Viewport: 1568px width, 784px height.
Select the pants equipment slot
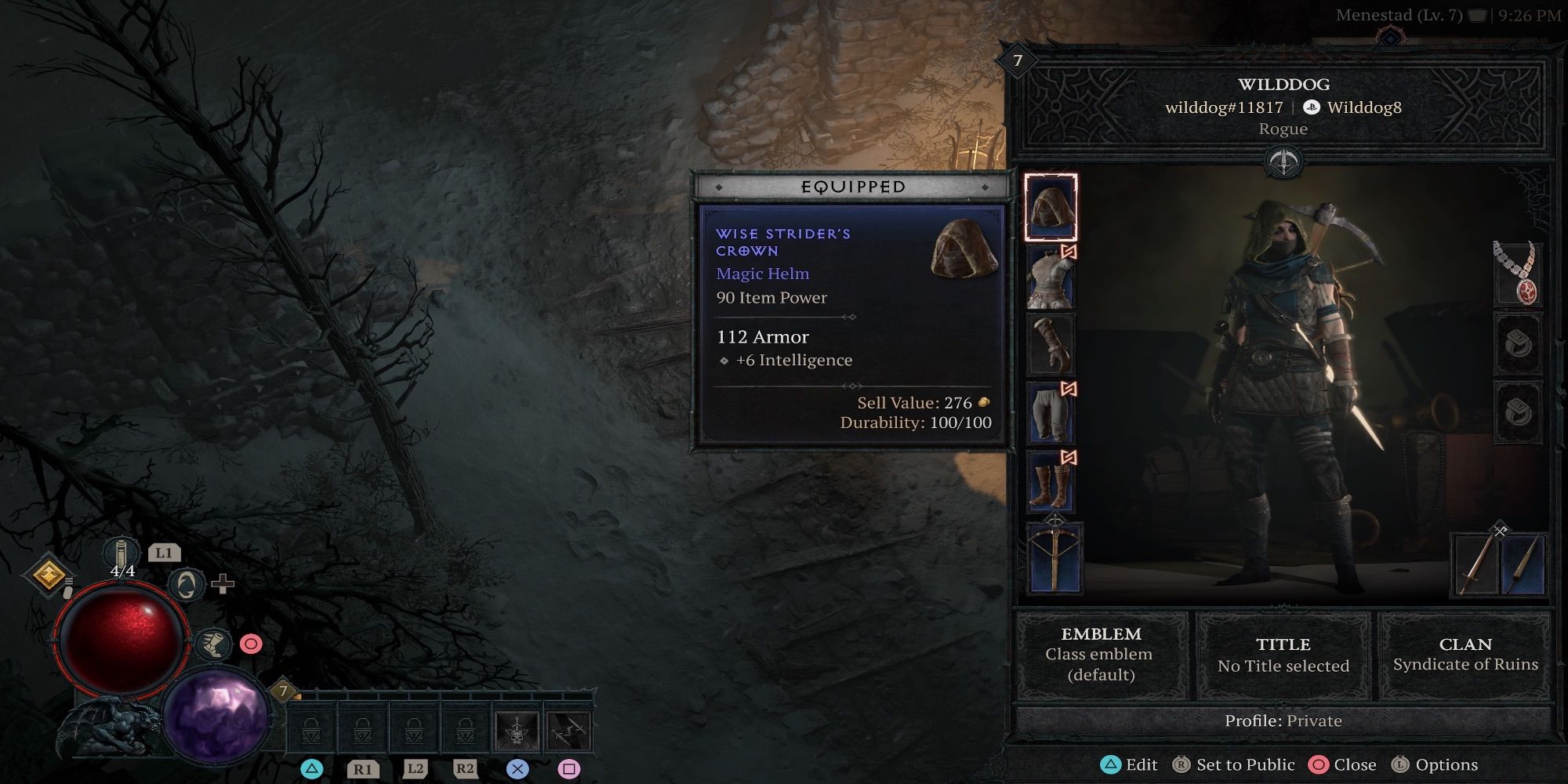(x=1051, y=413)
